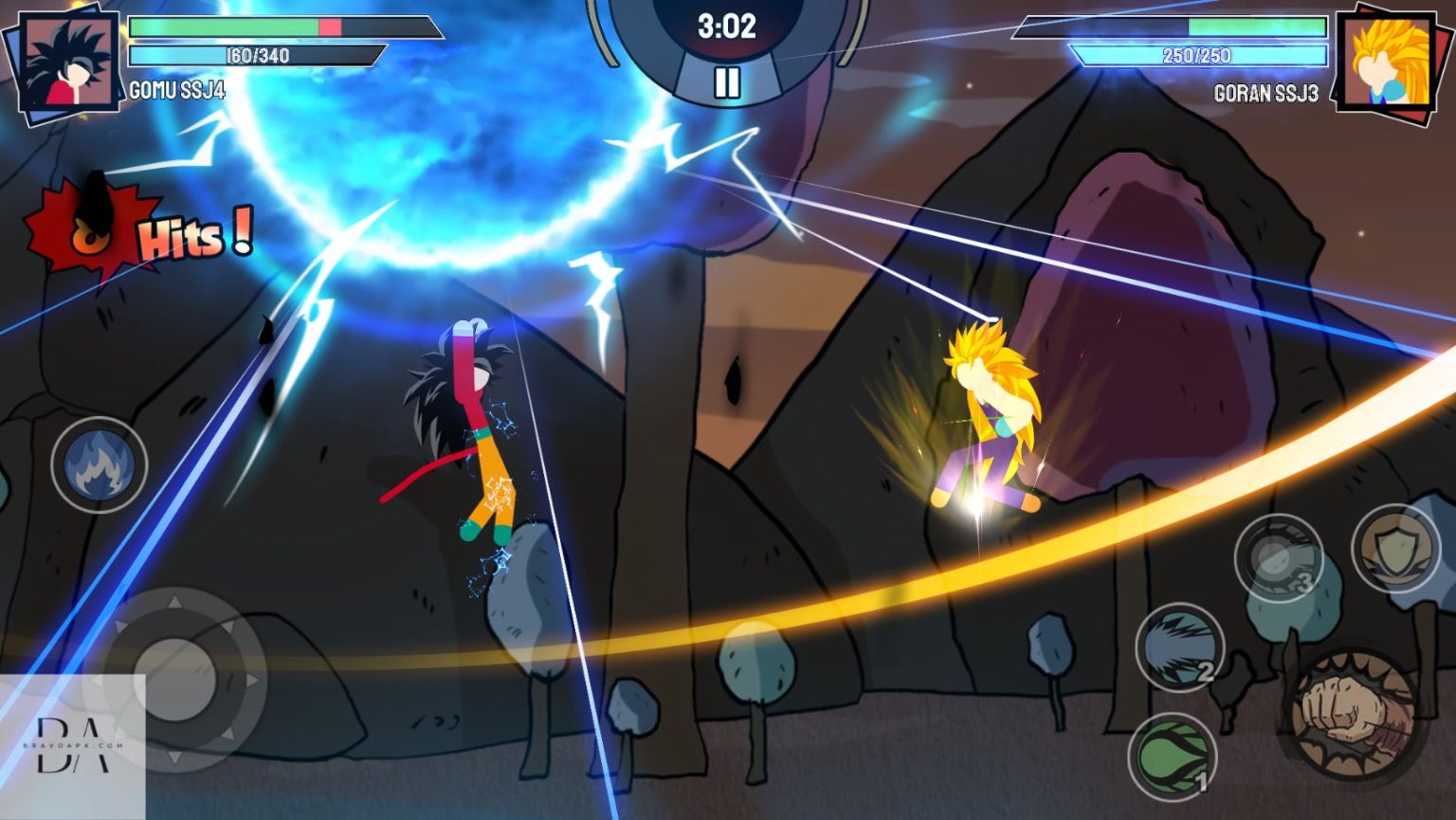Image resolution: width=1456 pixels, height=820 pixels.
Task: Trigger the skill 3 ability button
Action: click(x=1278, y=558)
